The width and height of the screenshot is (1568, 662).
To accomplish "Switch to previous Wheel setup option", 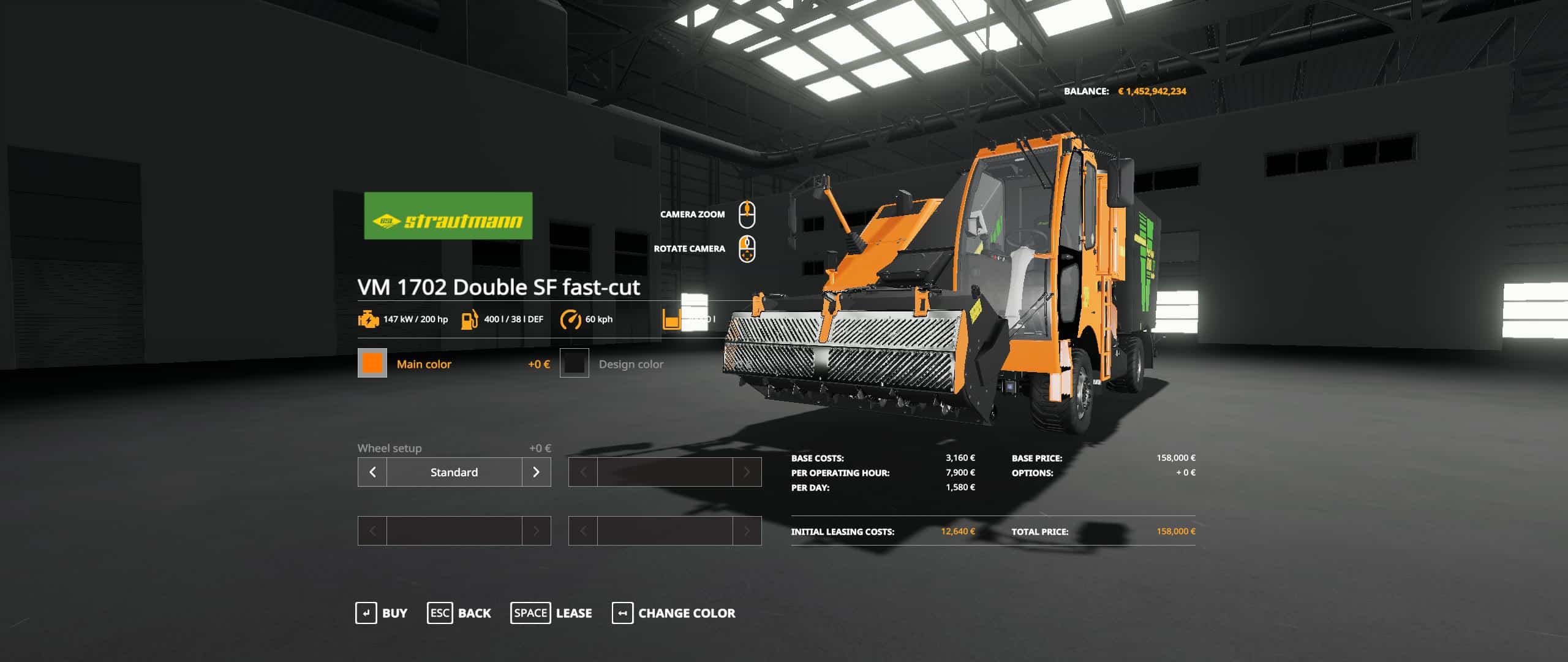I will pos(372,472).
